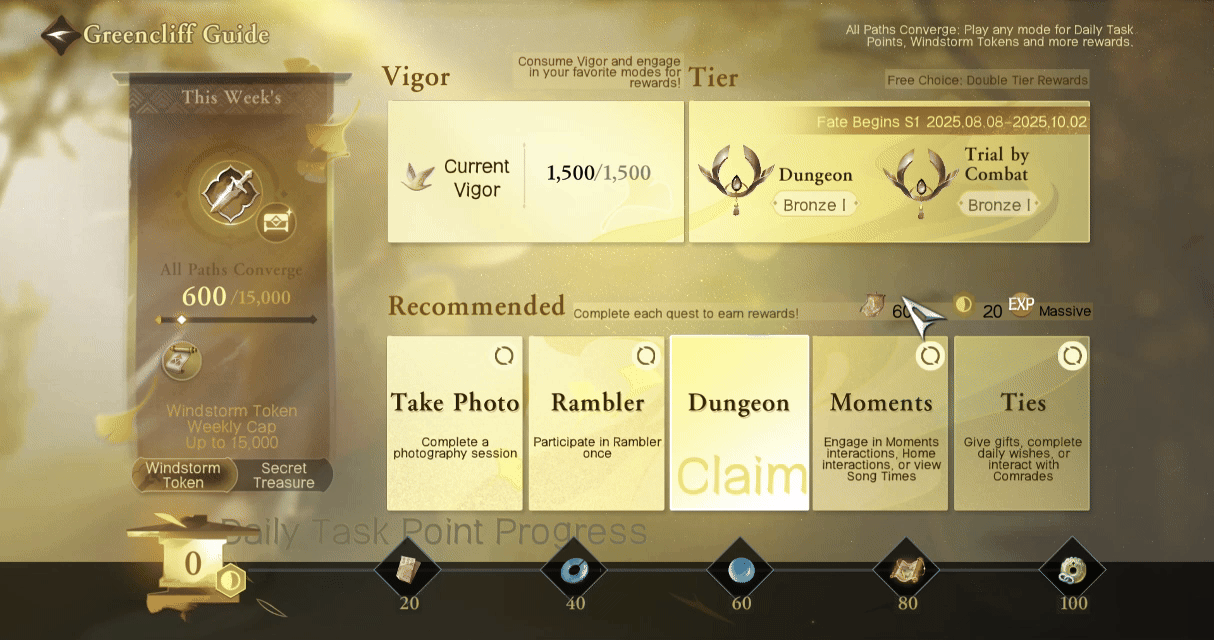Screen dimensions: 1214x640
Task: Select the 40-point daily reward
Action: 575,572
